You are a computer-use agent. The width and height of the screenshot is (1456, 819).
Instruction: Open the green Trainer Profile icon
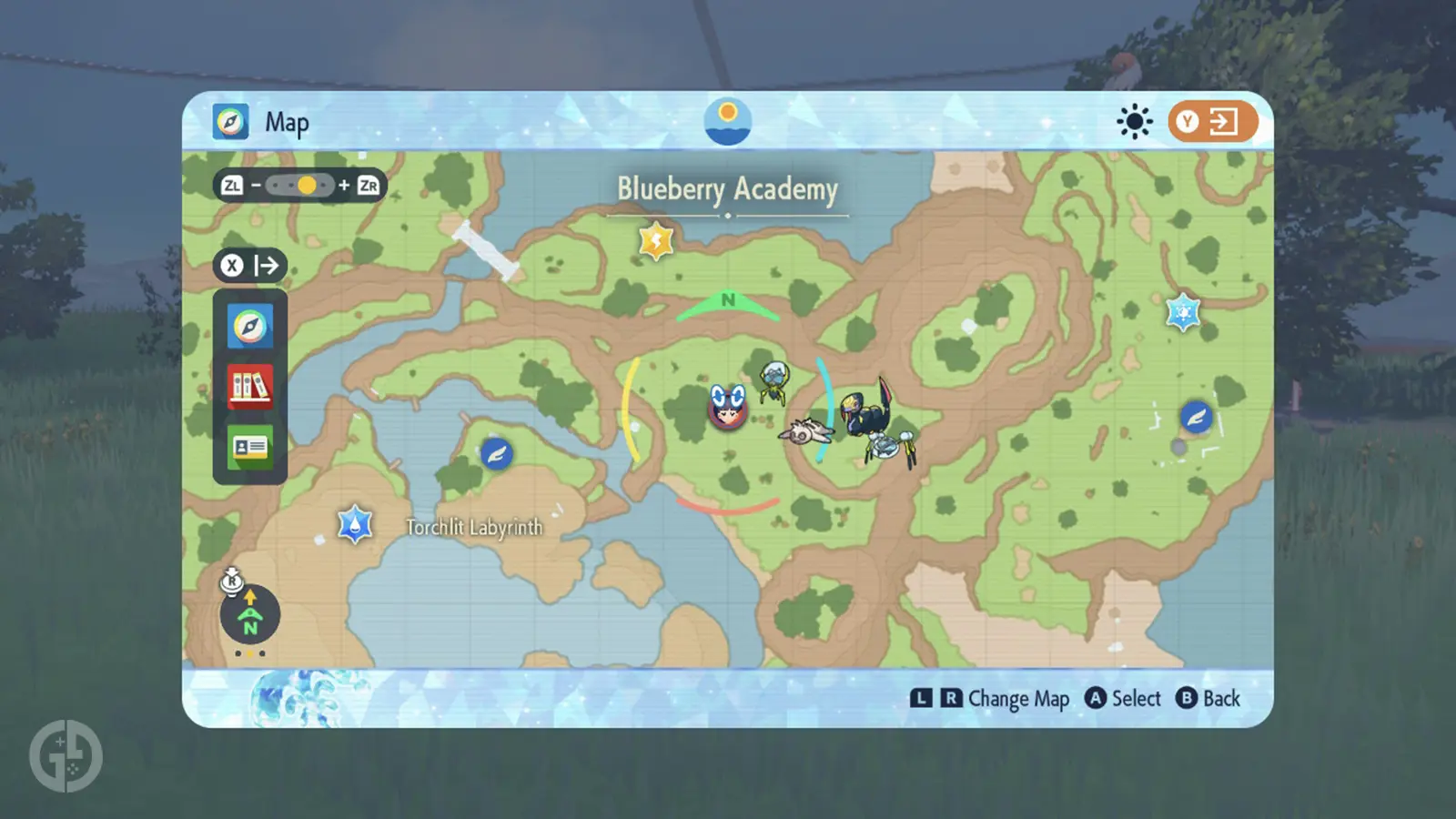[249, 446]
